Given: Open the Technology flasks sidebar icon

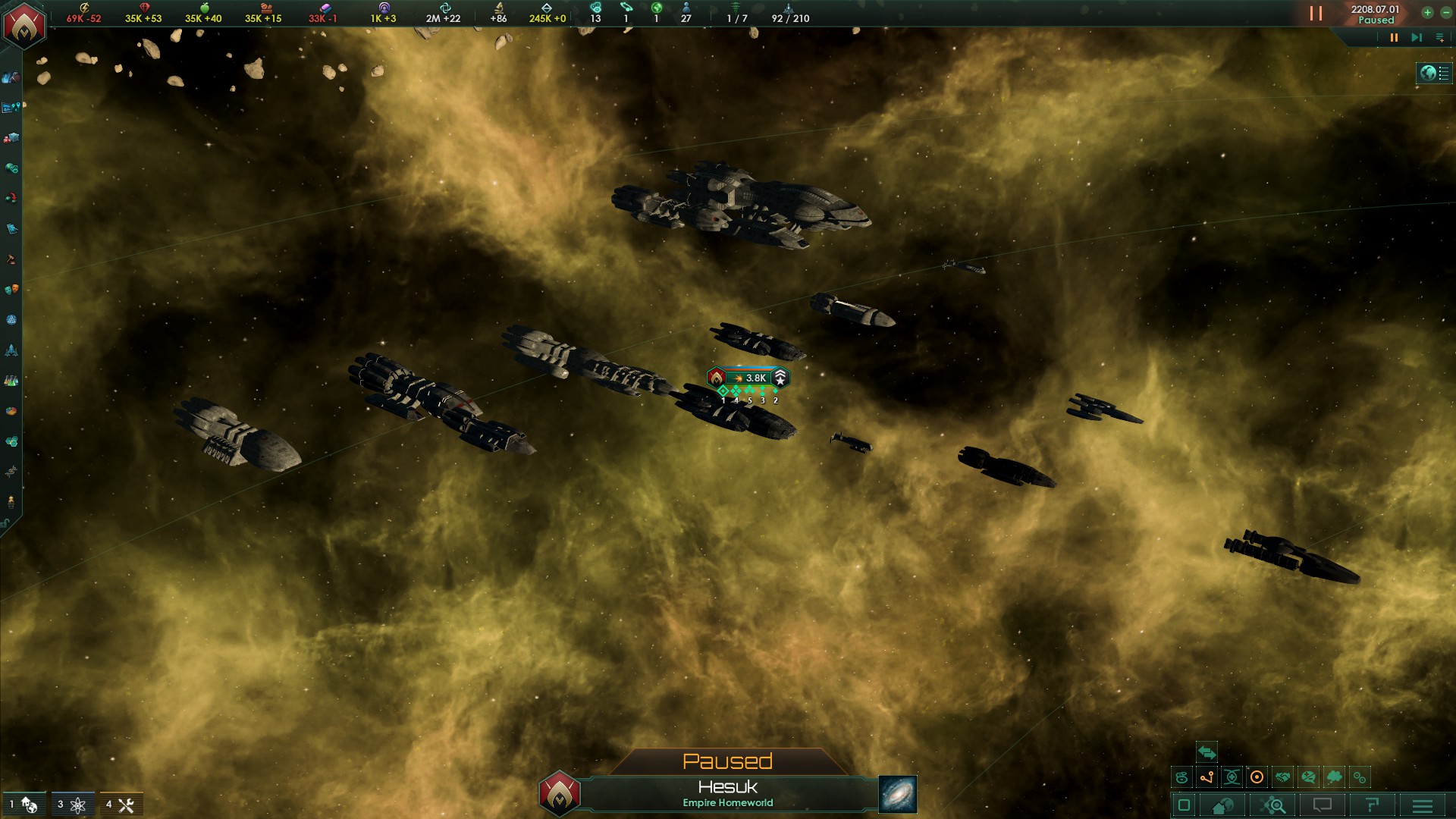Looking at the screenshot, I should pyautogui.click(x=11, y=381).
